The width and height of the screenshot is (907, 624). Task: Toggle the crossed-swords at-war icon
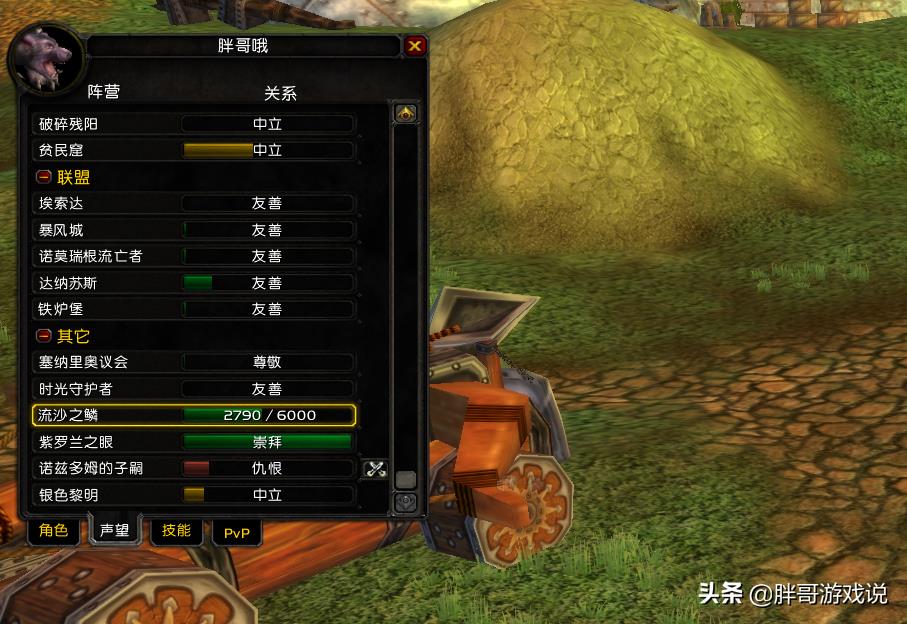[375, 468]
